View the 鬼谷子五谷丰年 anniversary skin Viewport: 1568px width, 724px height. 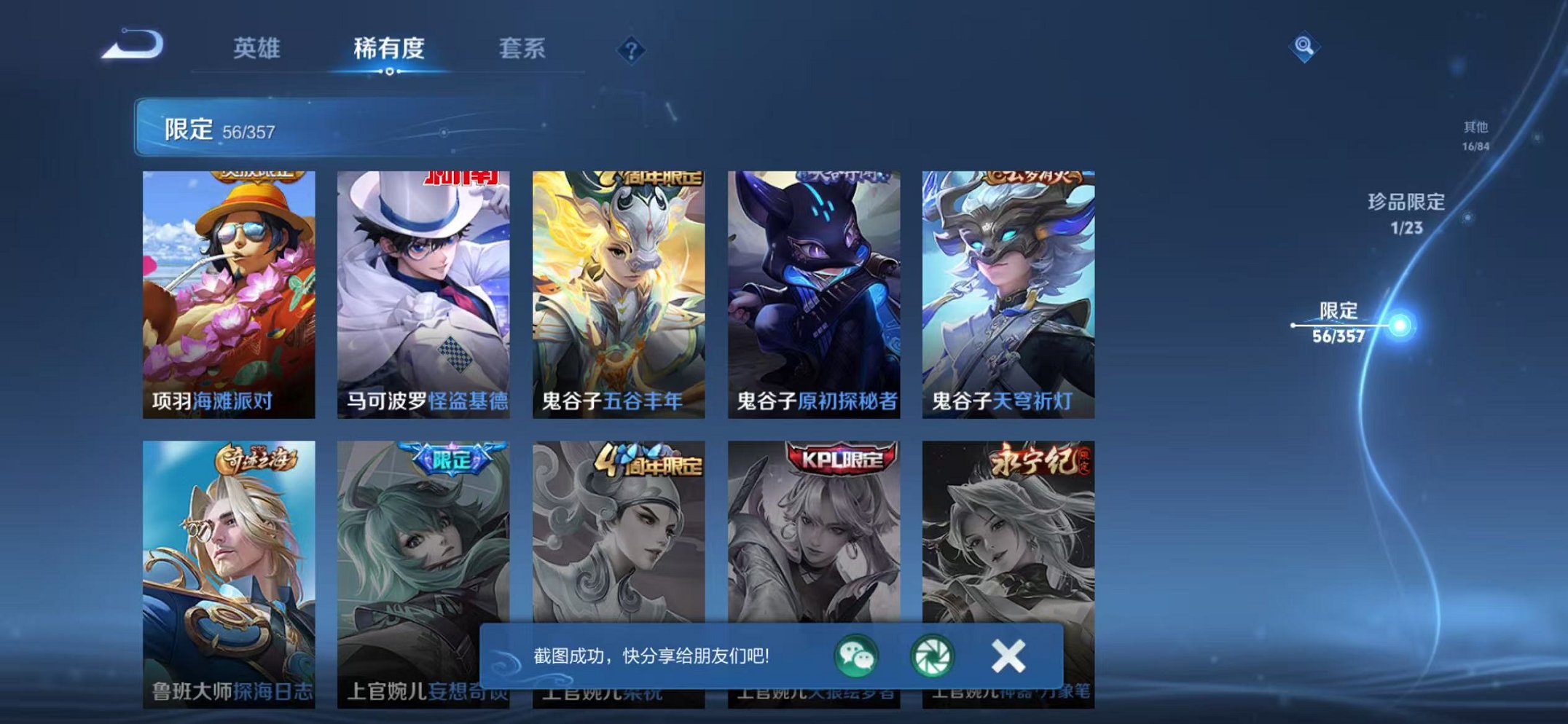tap(623, 284)
